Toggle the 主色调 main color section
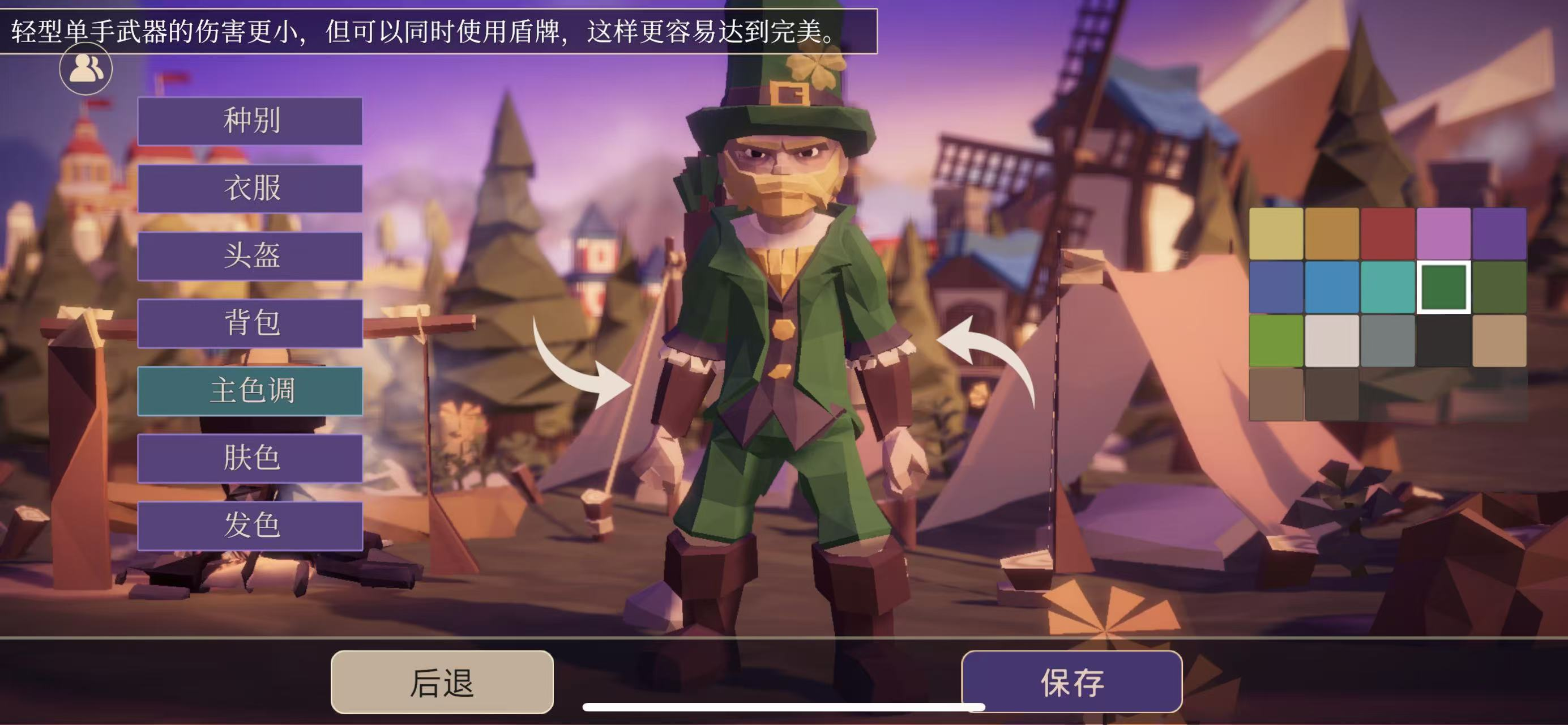This screenshot has width=1568, height=725. click(250, 393)
